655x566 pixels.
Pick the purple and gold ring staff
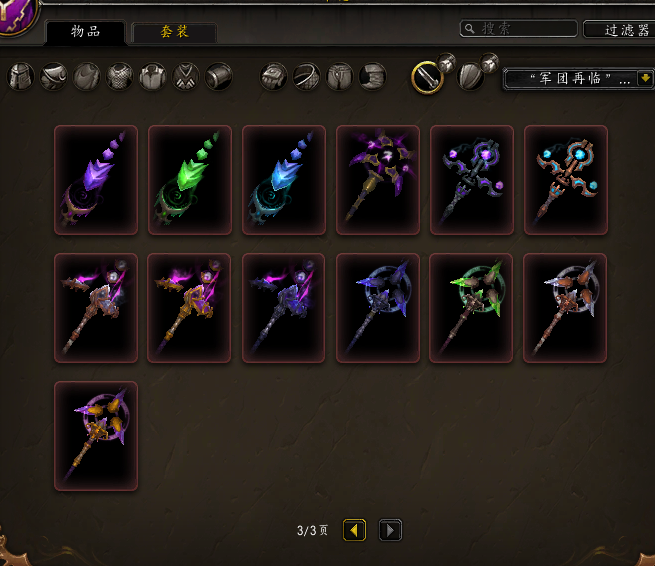tap(96, 436)
